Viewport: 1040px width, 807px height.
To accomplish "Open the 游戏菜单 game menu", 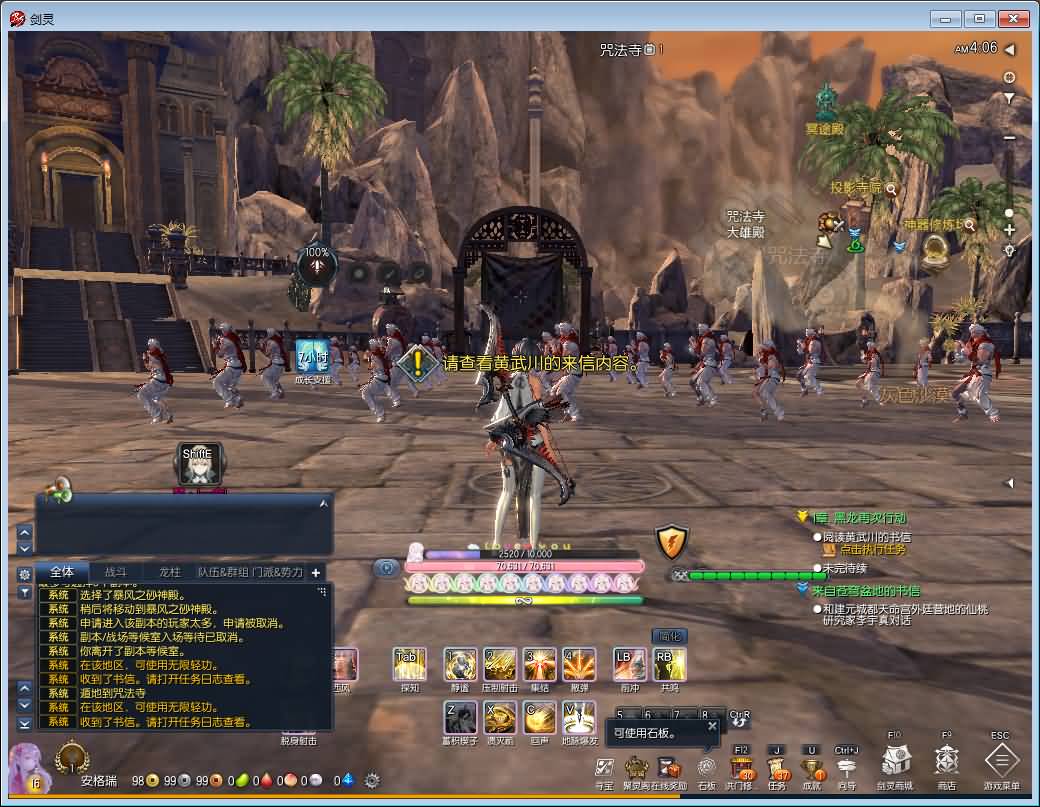I will coord(1001,762).
